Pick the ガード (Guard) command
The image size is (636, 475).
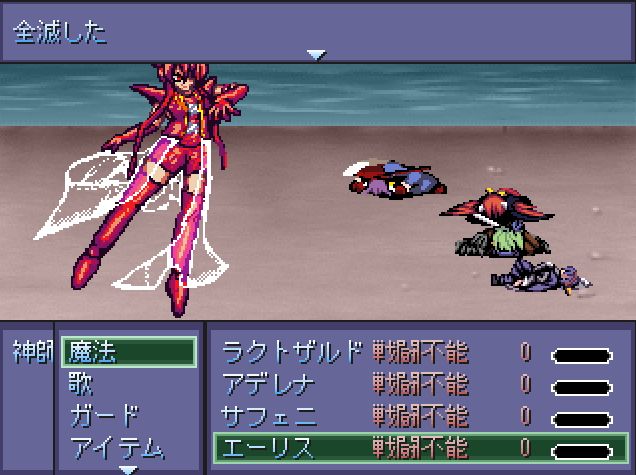104,415
